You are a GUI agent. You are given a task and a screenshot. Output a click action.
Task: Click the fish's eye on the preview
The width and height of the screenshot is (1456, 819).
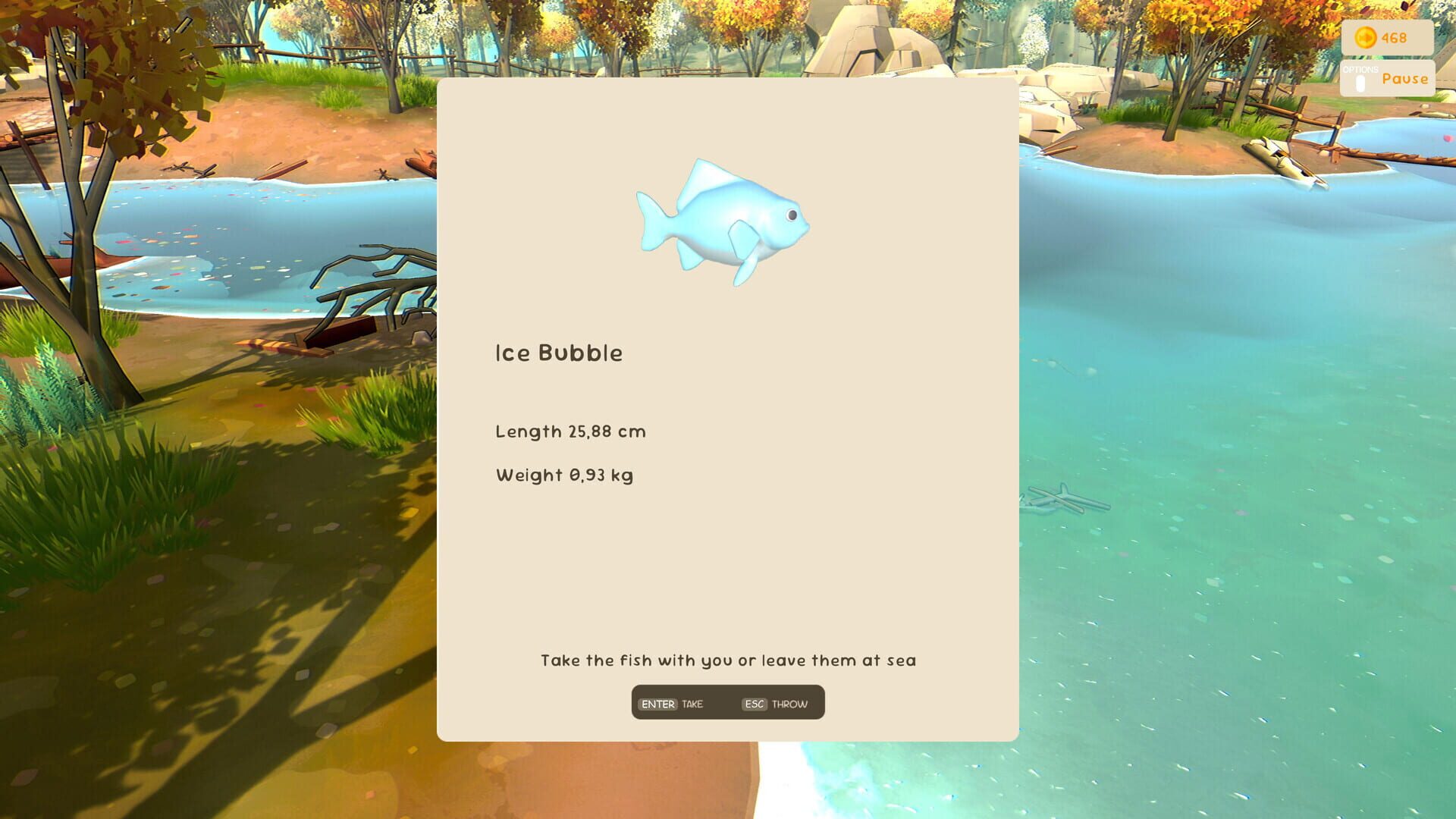click(x=792, y=215)
